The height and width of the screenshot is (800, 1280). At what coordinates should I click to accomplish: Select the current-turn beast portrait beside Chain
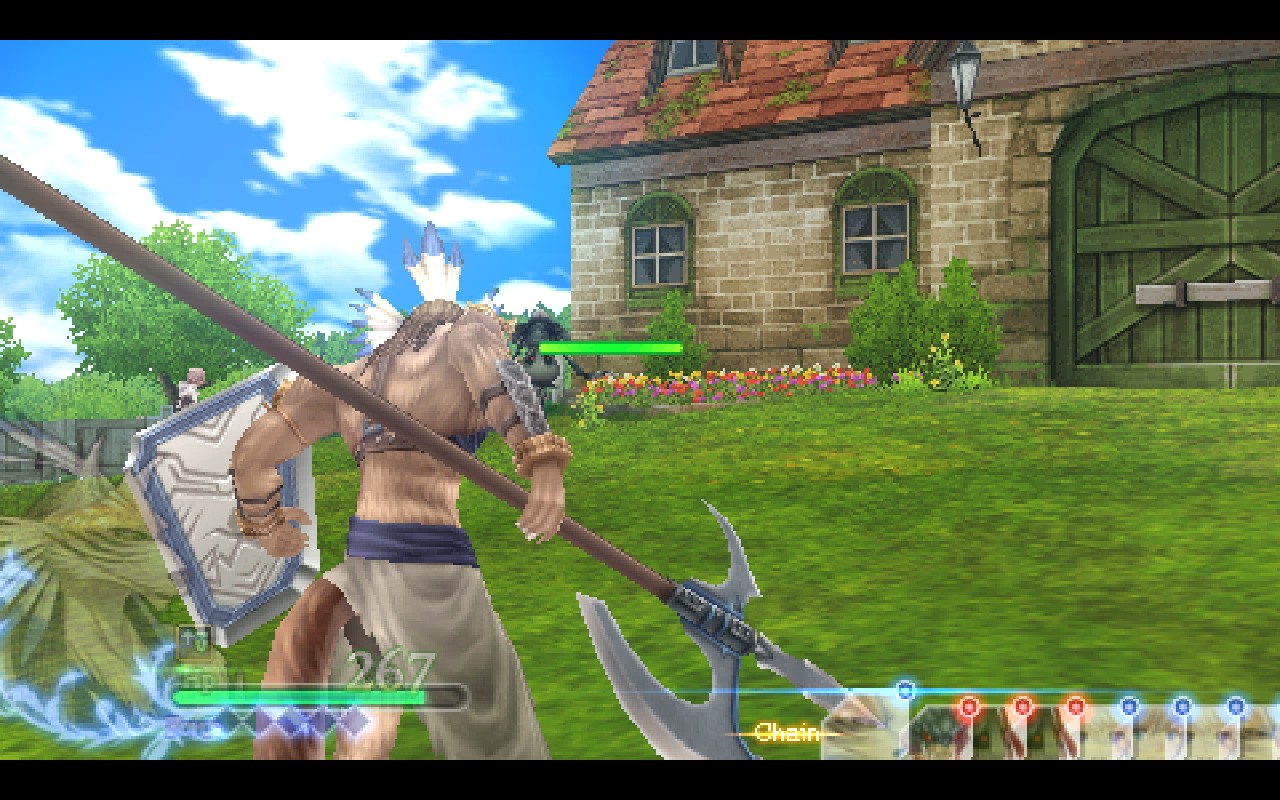(862, 728)
